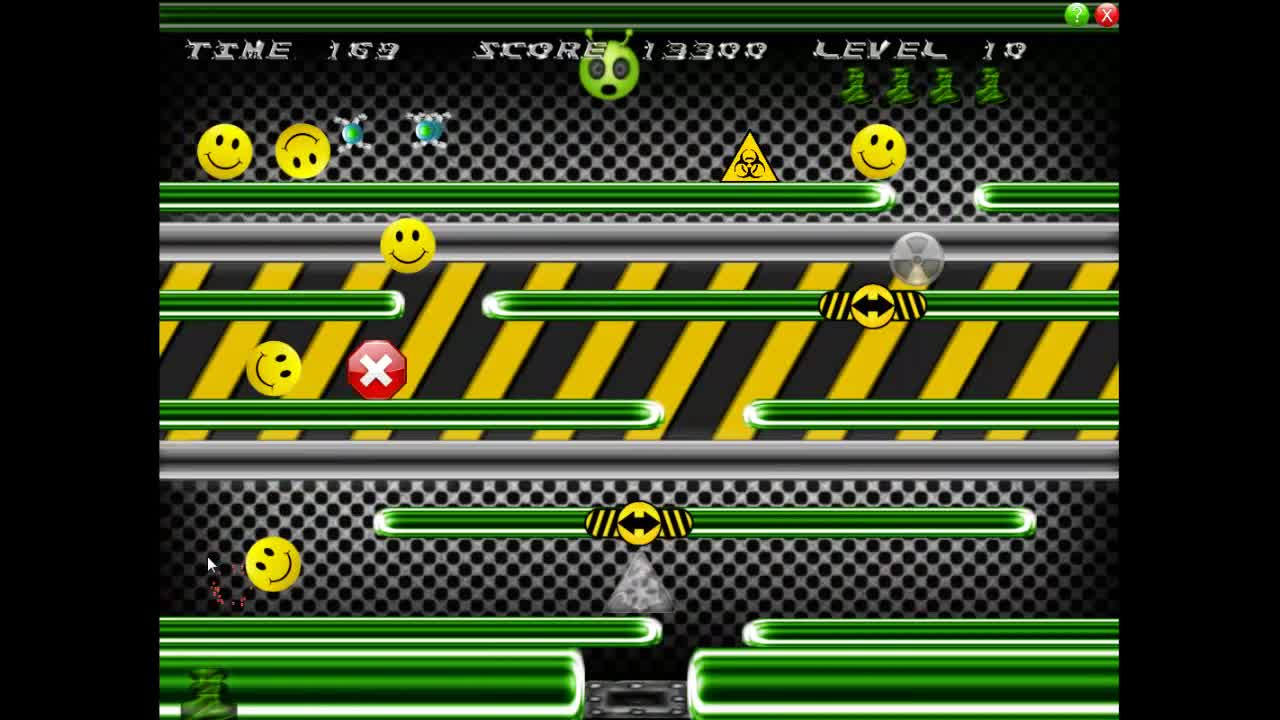Click the TIME label in the HUD
Image resolution: width=1280 pixels, height=720 pixels.
click(235, 48)
